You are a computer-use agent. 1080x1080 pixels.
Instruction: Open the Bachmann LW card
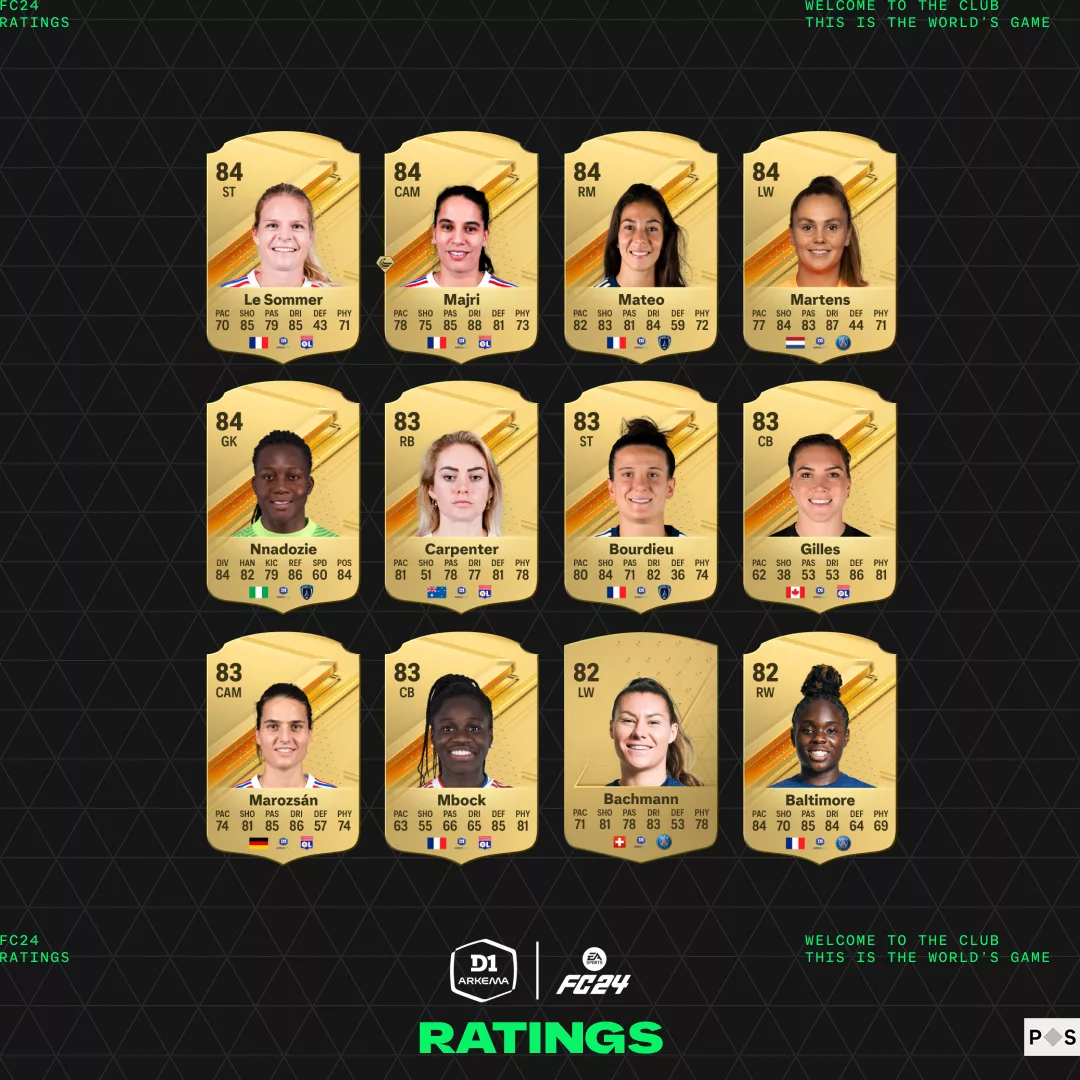pyautogui.click(x=641, y=745)
